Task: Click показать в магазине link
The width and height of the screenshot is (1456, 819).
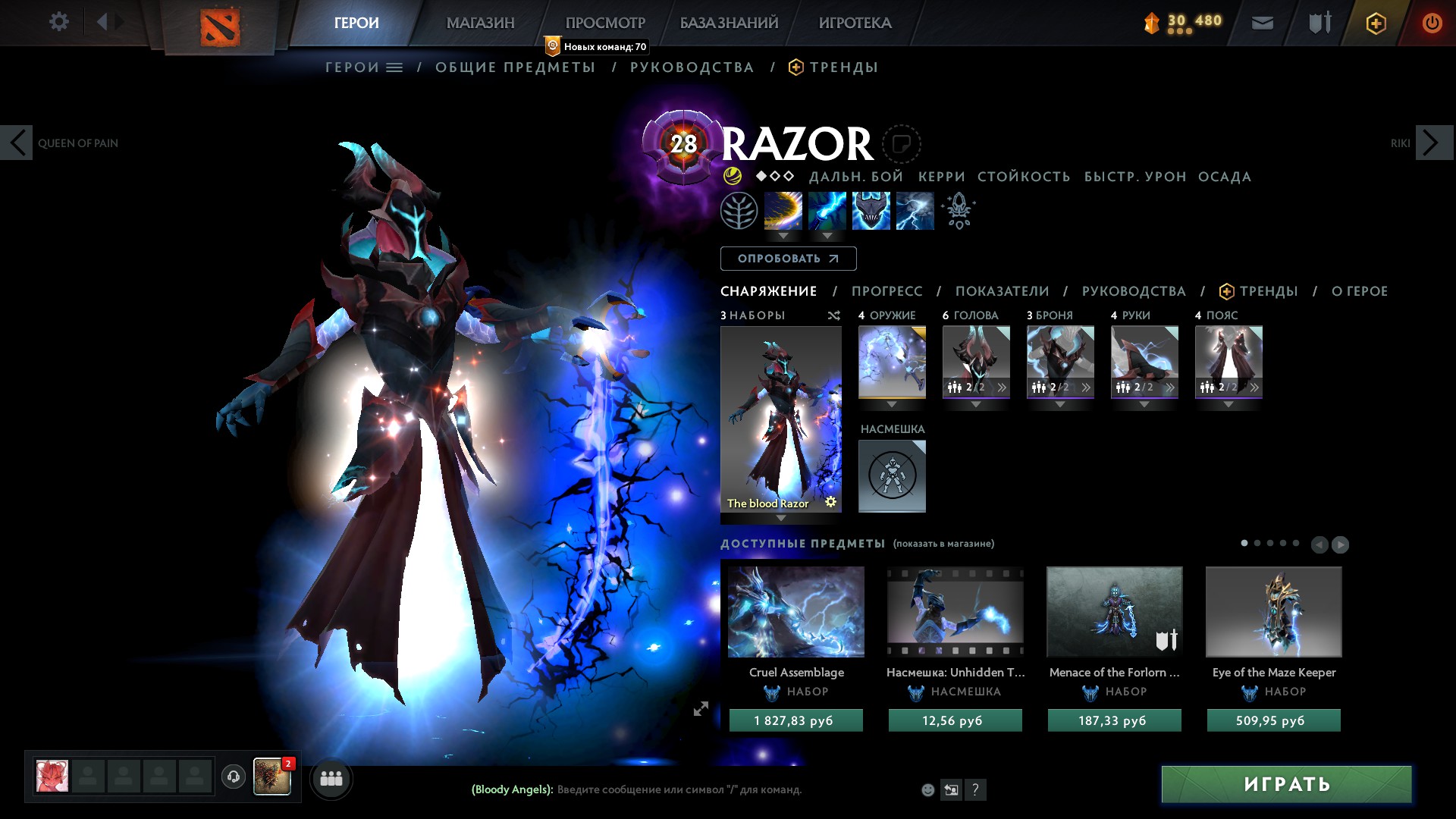Action: (943, 544)
